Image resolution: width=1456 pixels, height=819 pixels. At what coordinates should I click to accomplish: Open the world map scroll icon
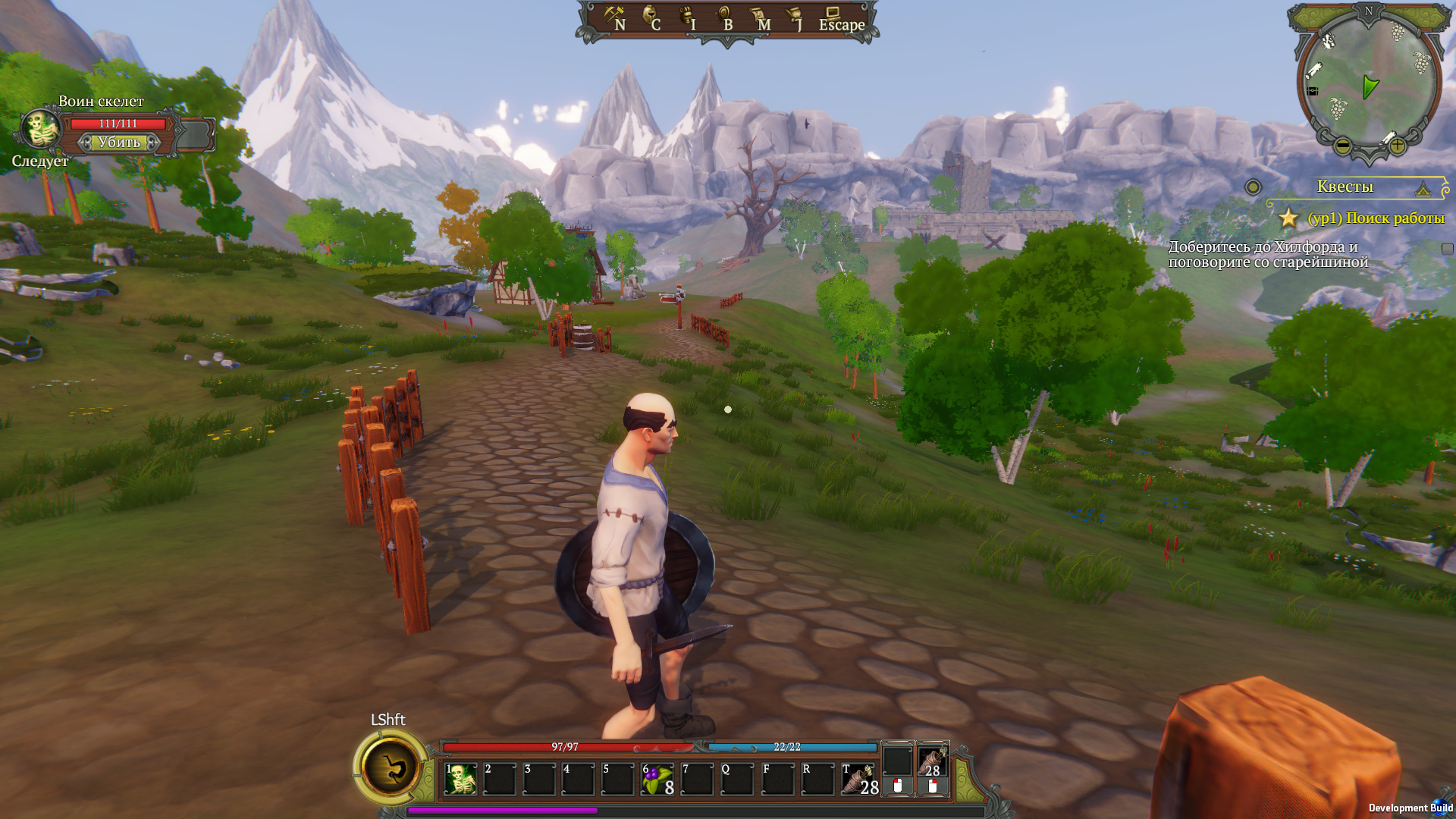(x=759, y=18)
